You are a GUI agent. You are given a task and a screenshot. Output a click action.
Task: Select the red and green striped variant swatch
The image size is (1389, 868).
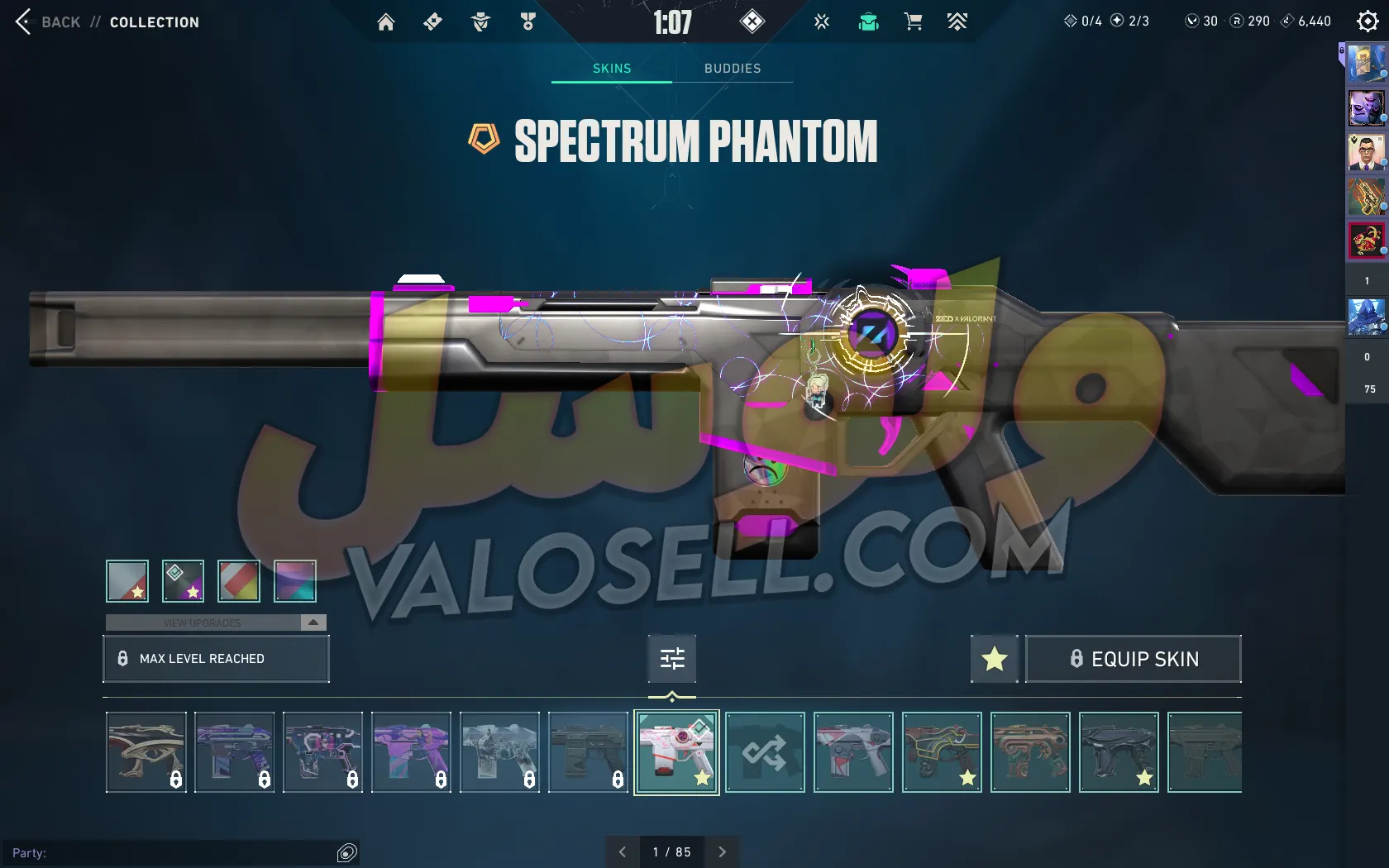[239, 581]
